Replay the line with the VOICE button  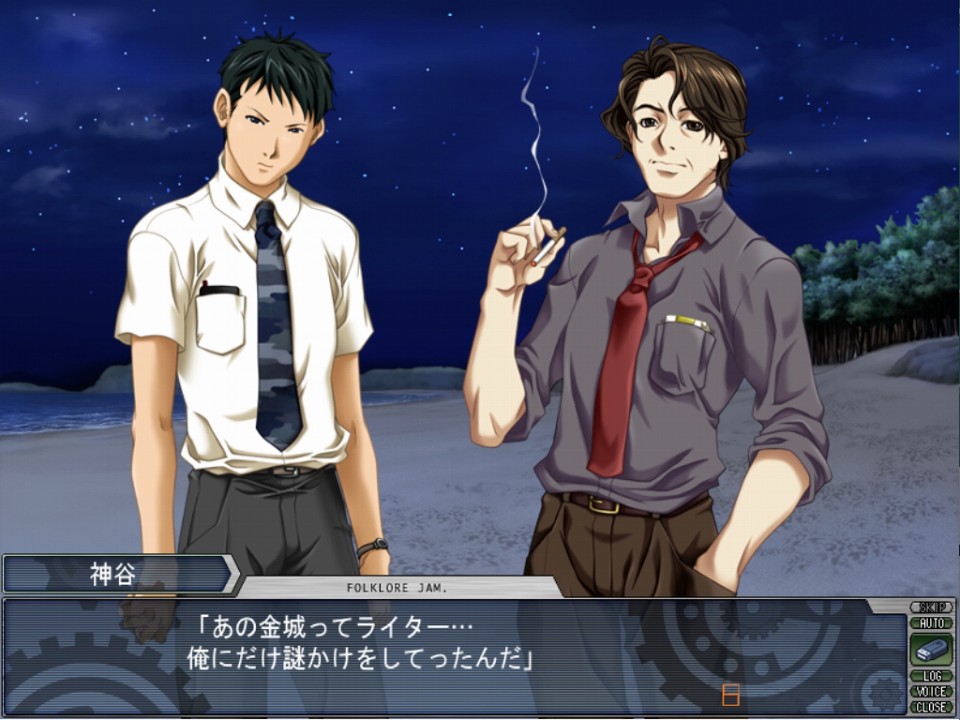[930, 691]
